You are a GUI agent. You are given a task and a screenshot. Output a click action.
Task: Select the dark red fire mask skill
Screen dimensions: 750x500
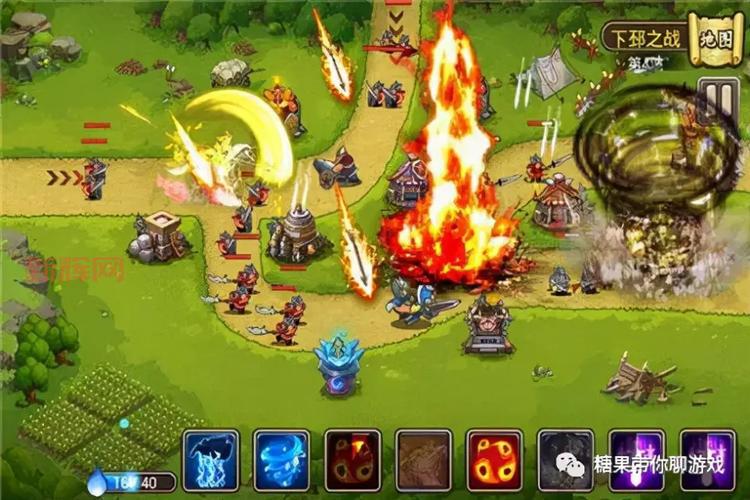coord(352,460)
